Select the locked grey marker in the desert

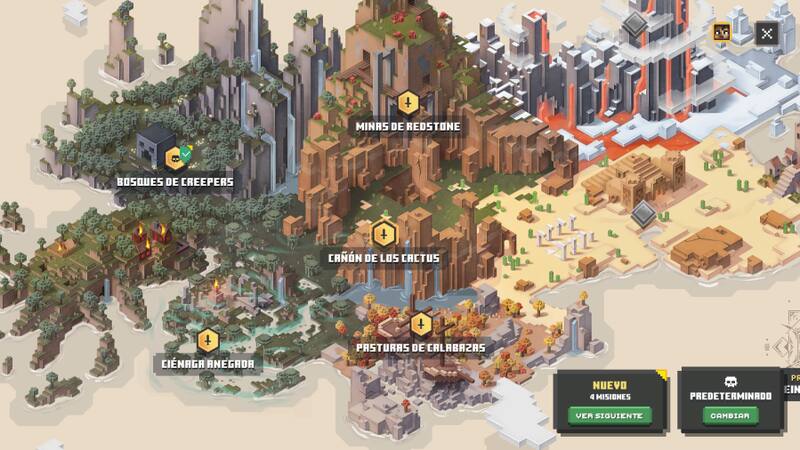pos(643,214)
